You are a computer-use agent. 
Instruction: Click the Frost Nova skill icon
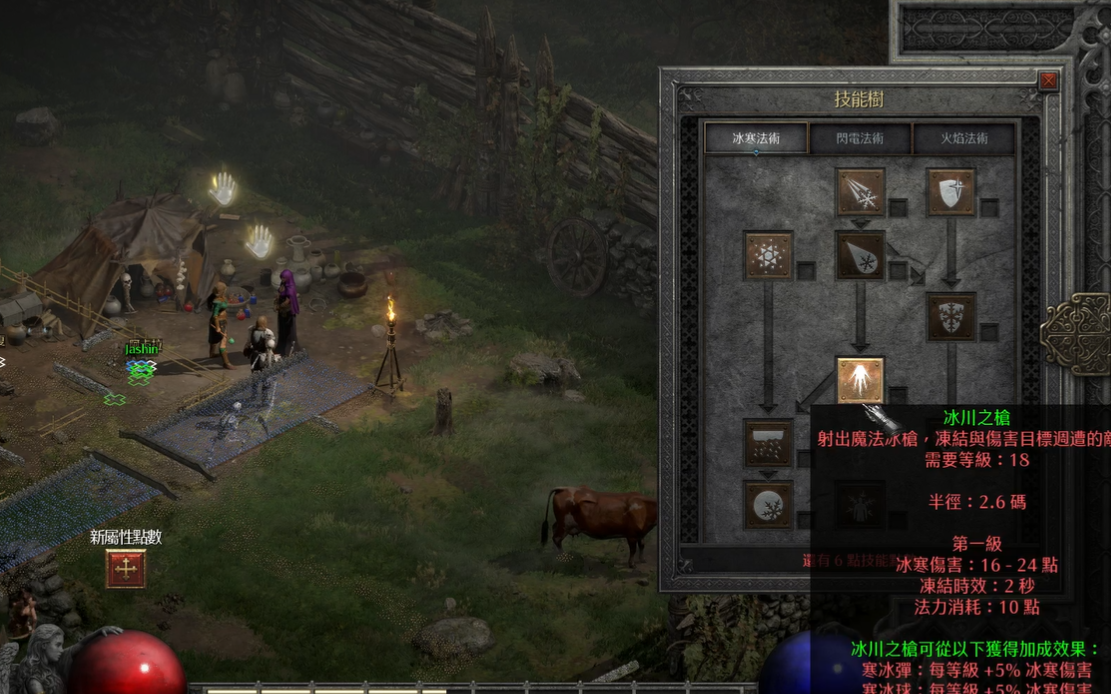[768, 256]
